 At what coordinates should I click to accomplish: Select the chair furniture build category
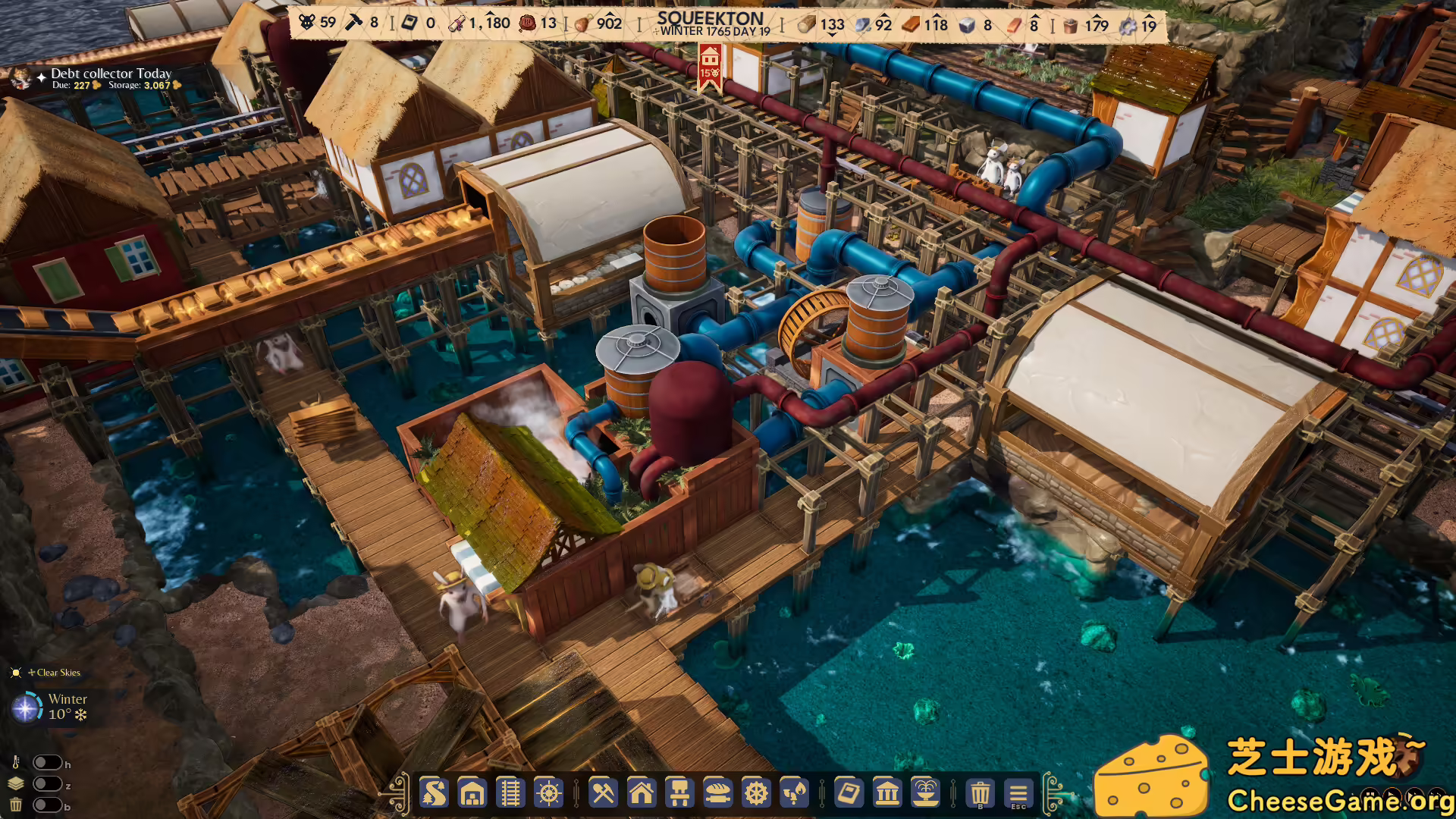click(x=679, y=793)
